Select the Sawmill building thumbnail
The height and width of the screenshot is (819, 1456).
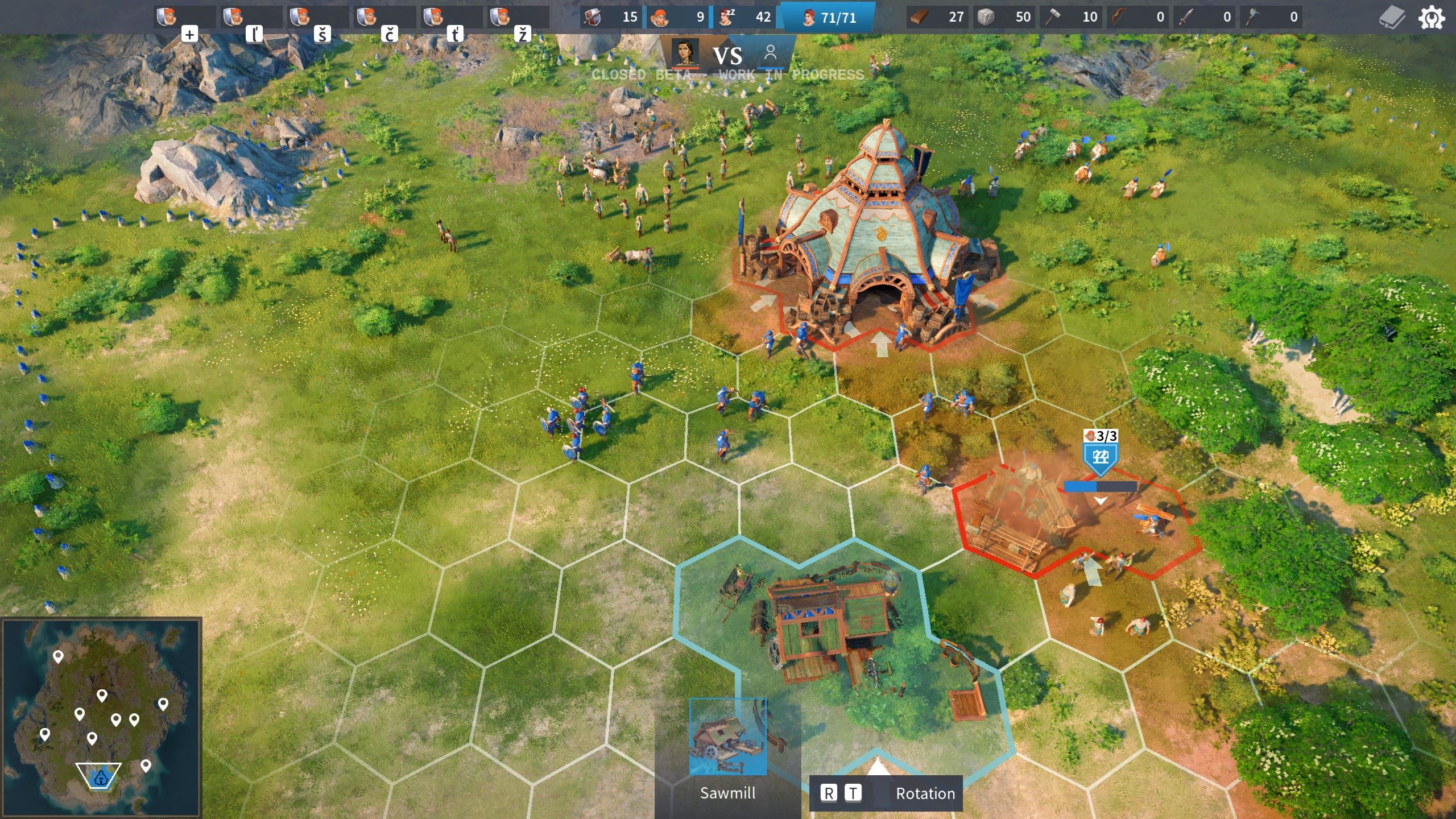727,737
